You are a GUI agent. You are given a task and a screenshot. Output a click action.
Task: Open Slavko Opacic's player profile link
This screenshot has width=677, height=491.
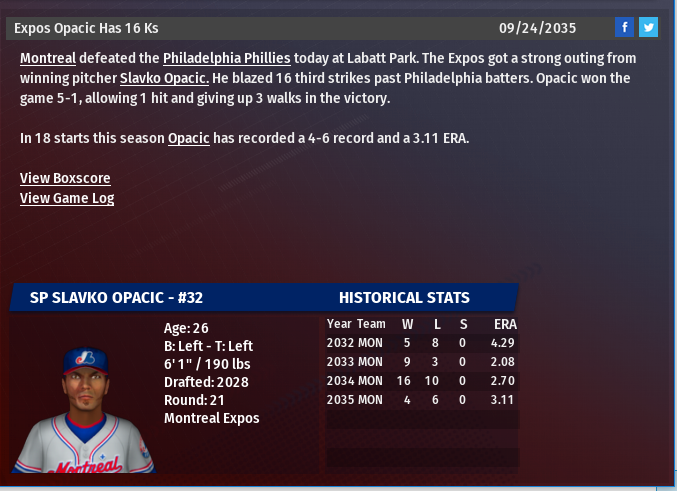tap(164, 78)
